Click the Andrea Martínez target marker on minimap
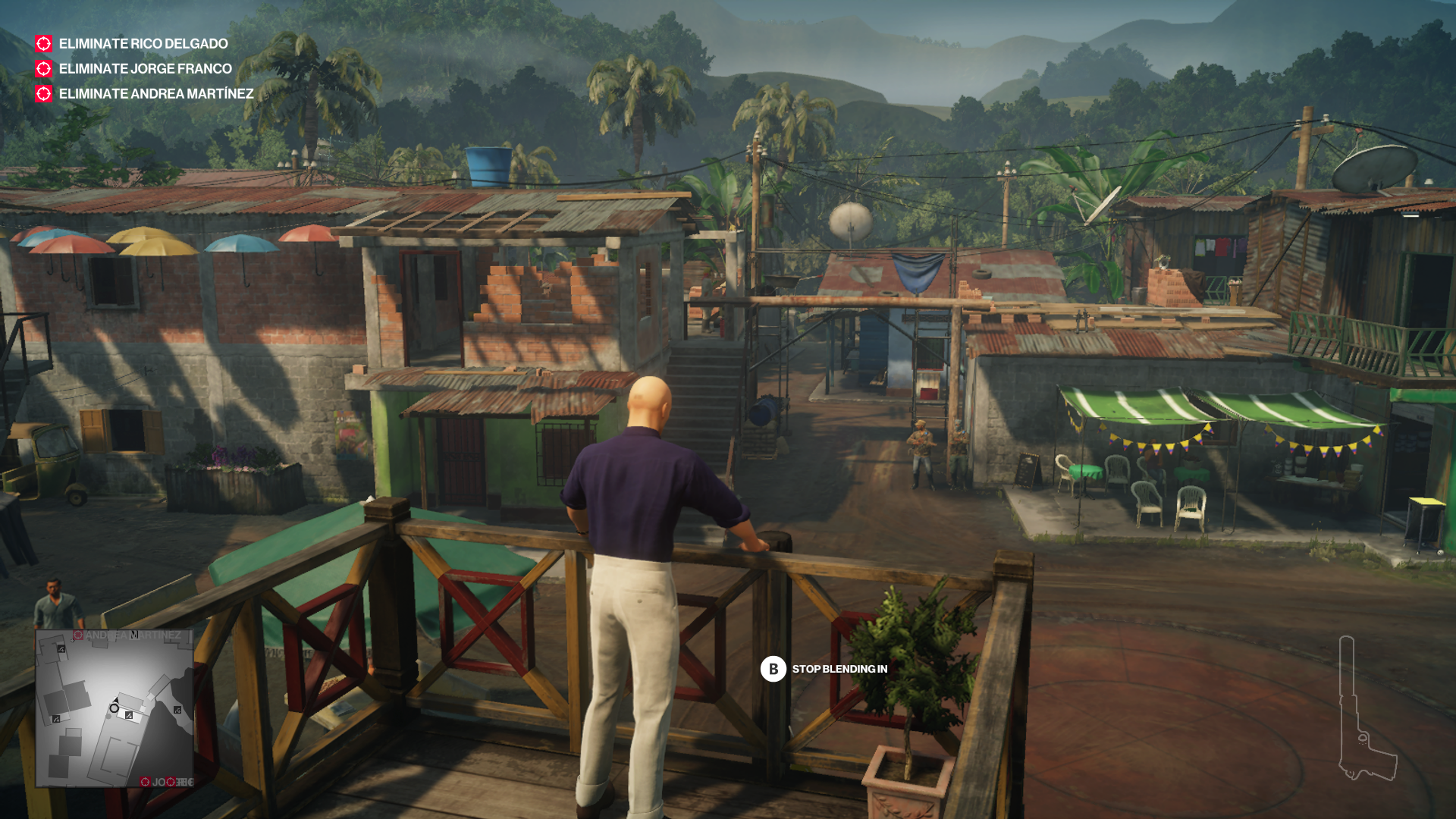Screen dimensions: 1456x819 [x=78, y=634]
